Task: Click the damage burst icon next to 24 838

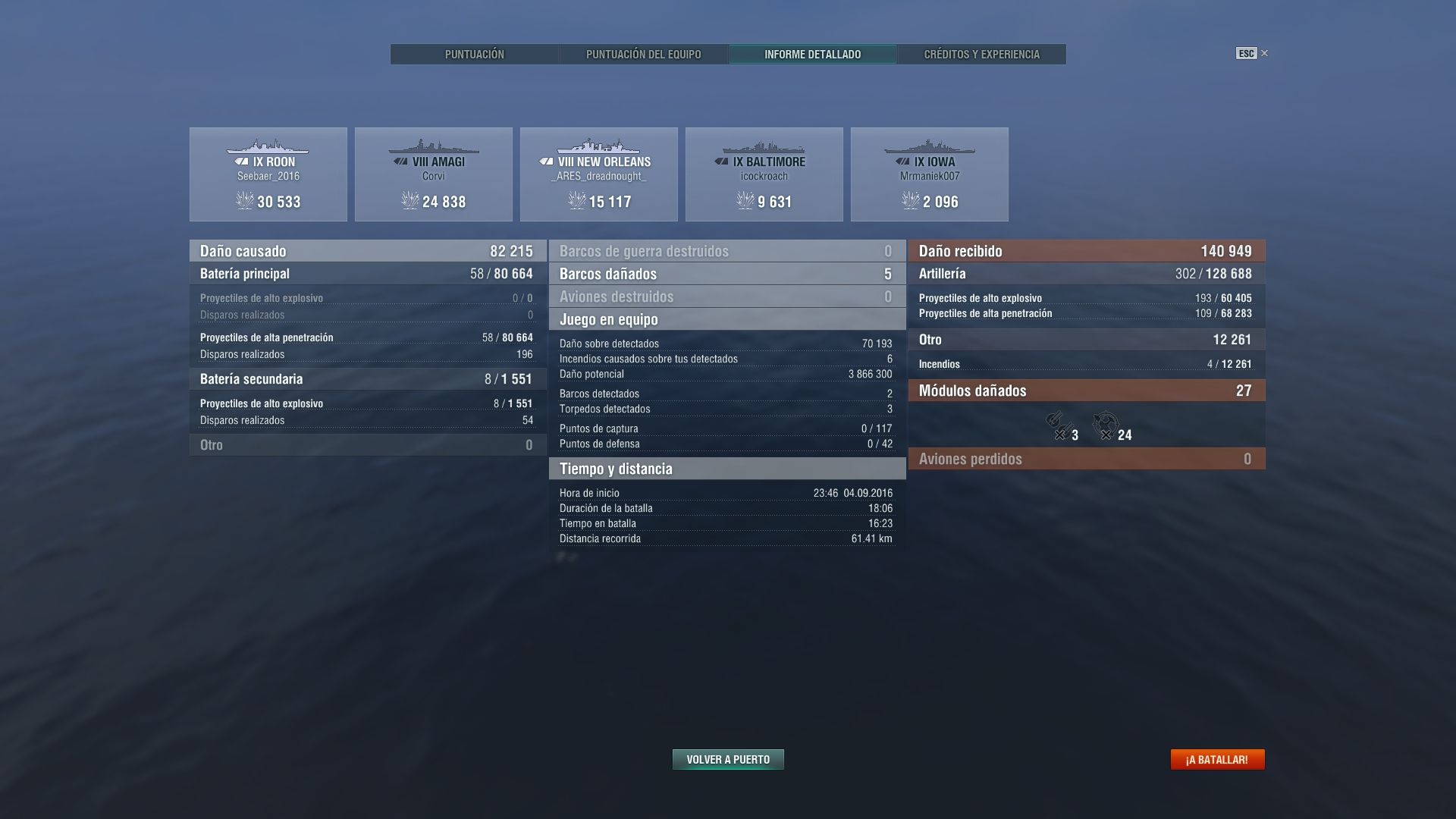Action: [410, 202]
